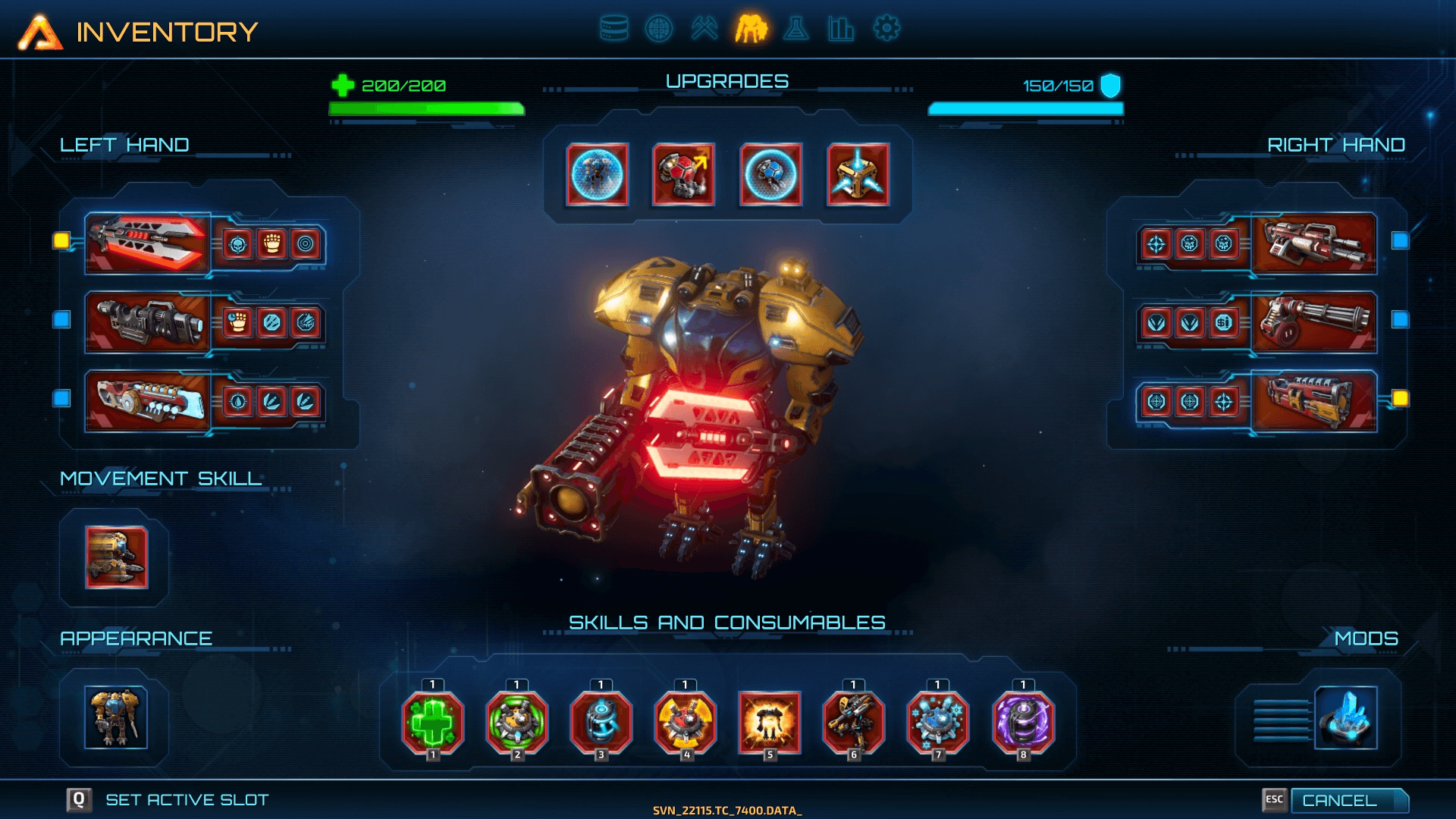This screenshot has width=1456, height=819.
Task: Select the globe map tab
Action: (x=658, y=29)
